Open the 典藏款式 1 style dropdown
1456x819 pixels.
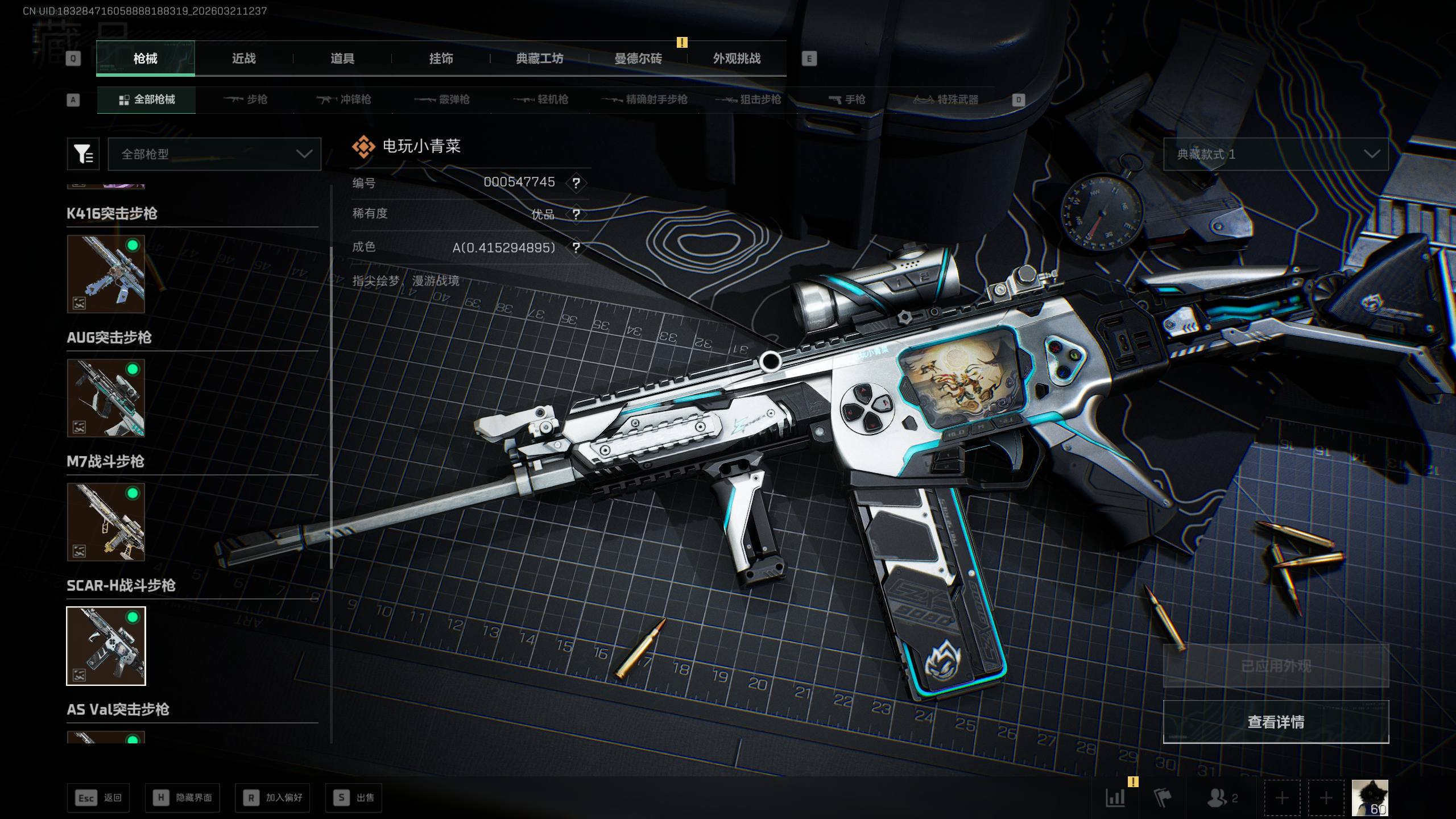1276,154
